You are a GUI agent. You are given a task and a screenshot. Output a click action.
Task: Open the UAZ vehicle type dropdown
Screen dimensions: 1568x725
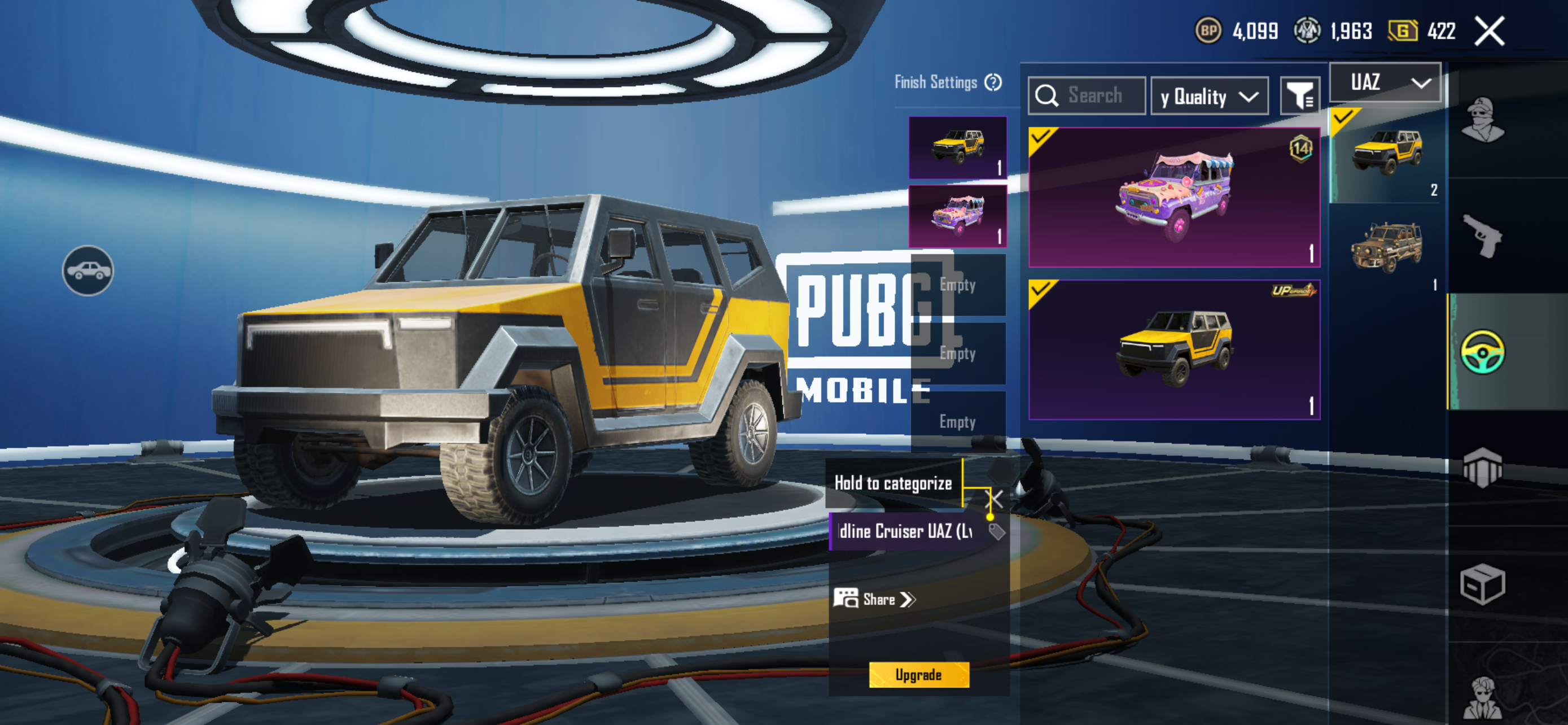pos(1385,82)
